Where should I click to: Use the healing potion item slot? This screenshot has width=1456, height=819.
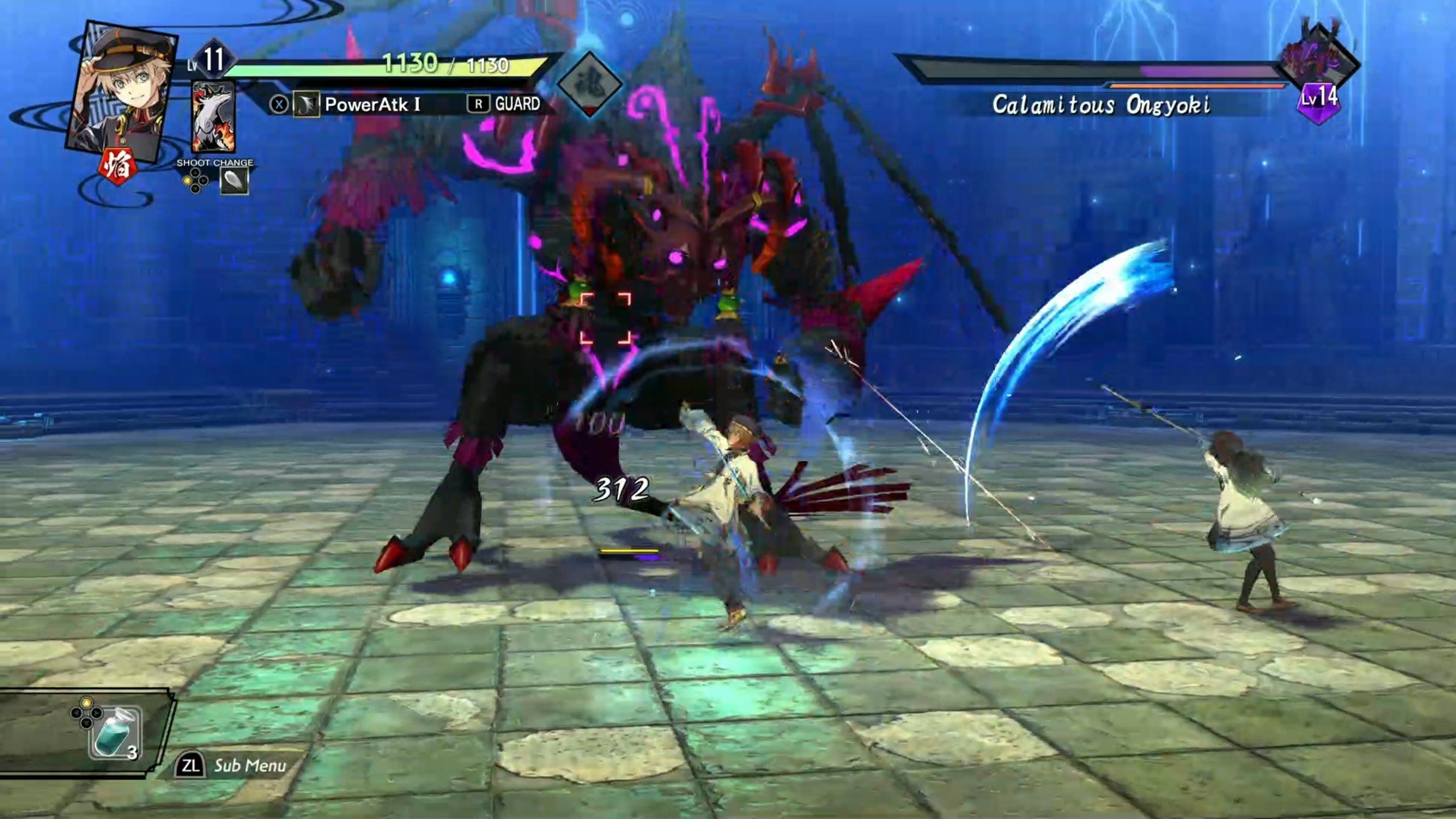(x=115, y=734)
